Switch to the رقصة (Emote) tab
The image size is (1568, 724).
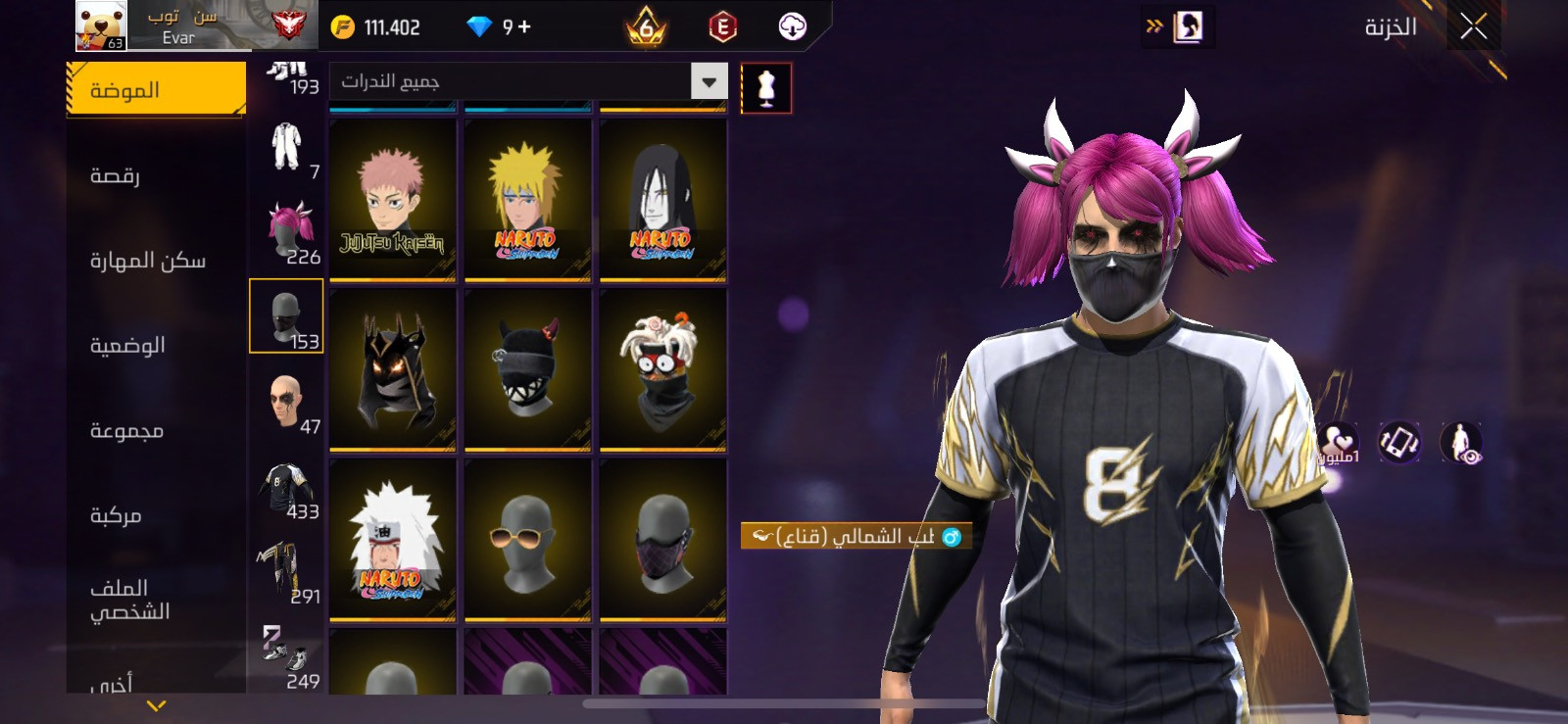pos(156,175)
